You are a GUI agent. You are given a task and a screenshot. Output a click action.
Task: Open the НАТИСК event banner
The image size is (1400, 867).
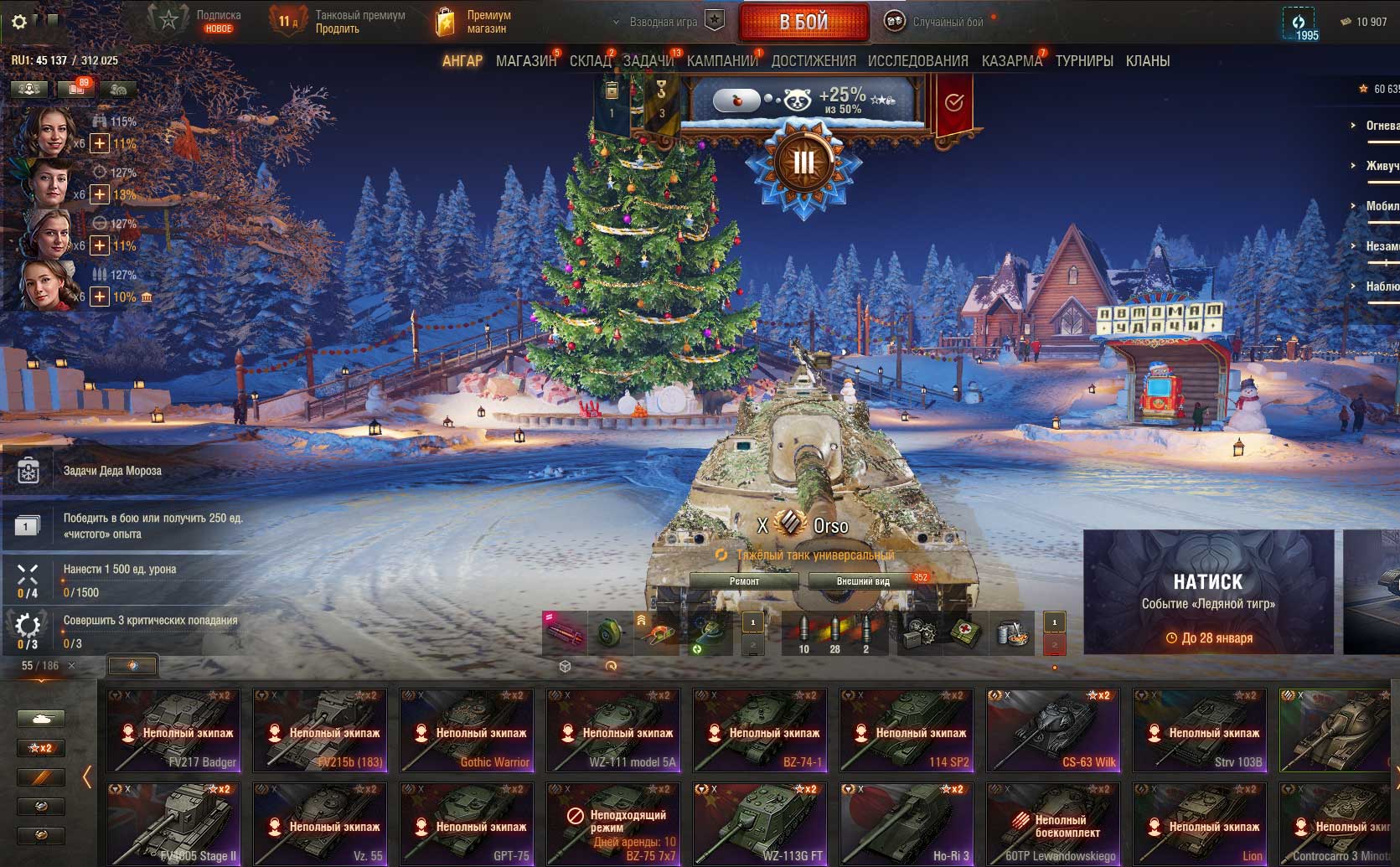pyautogui.click(x=1207, y=591)
